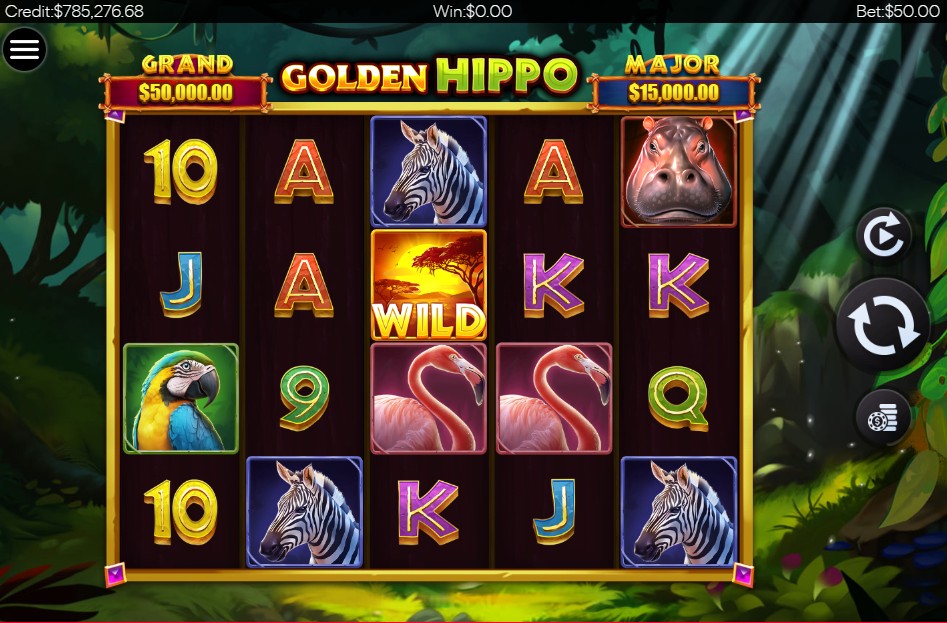Spin the reels with the circular arrows button
947x623 pixels.
(x=883, y=326)
